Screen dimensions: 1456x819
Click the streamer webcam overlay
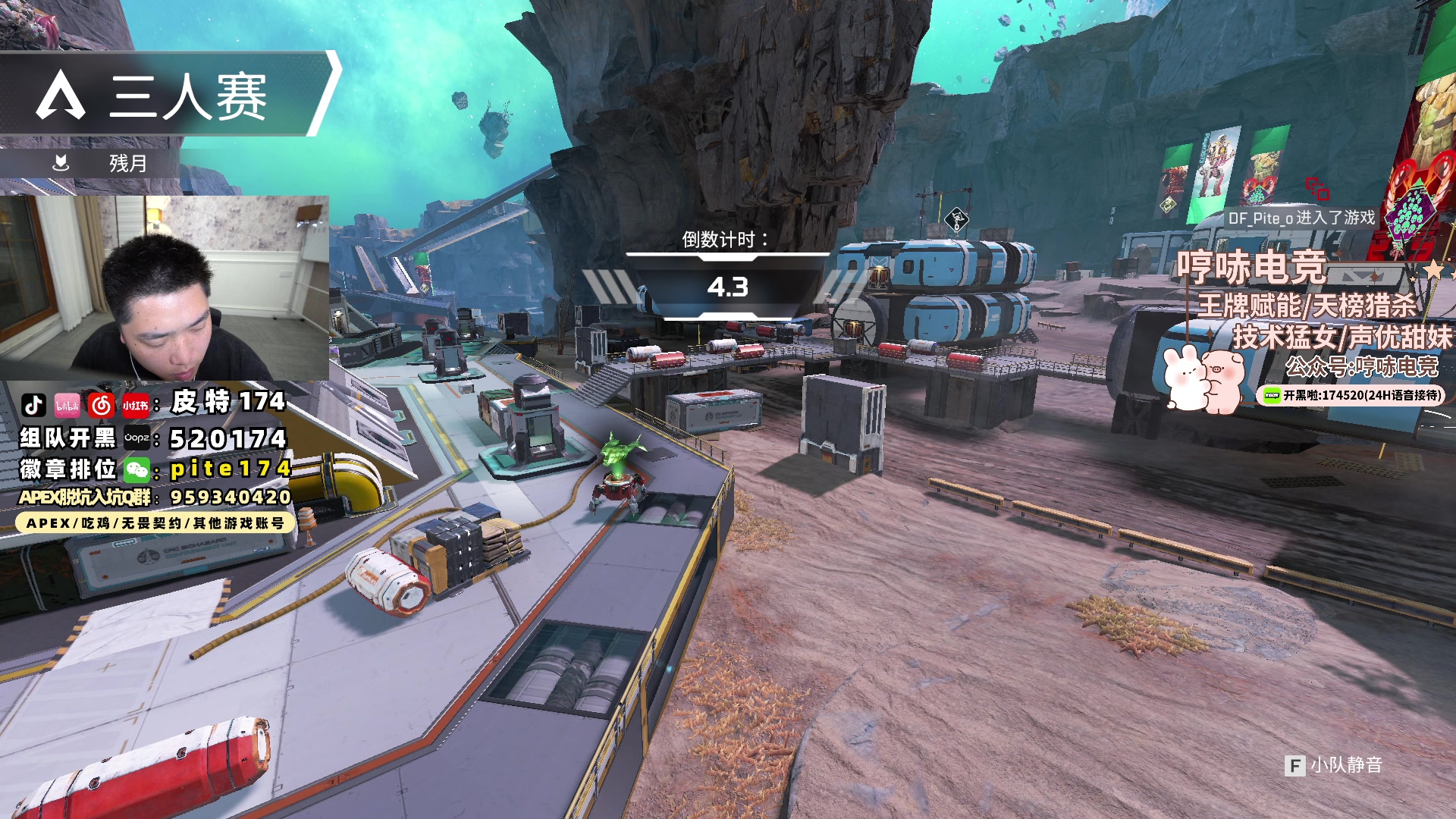[x=165, y=288]
